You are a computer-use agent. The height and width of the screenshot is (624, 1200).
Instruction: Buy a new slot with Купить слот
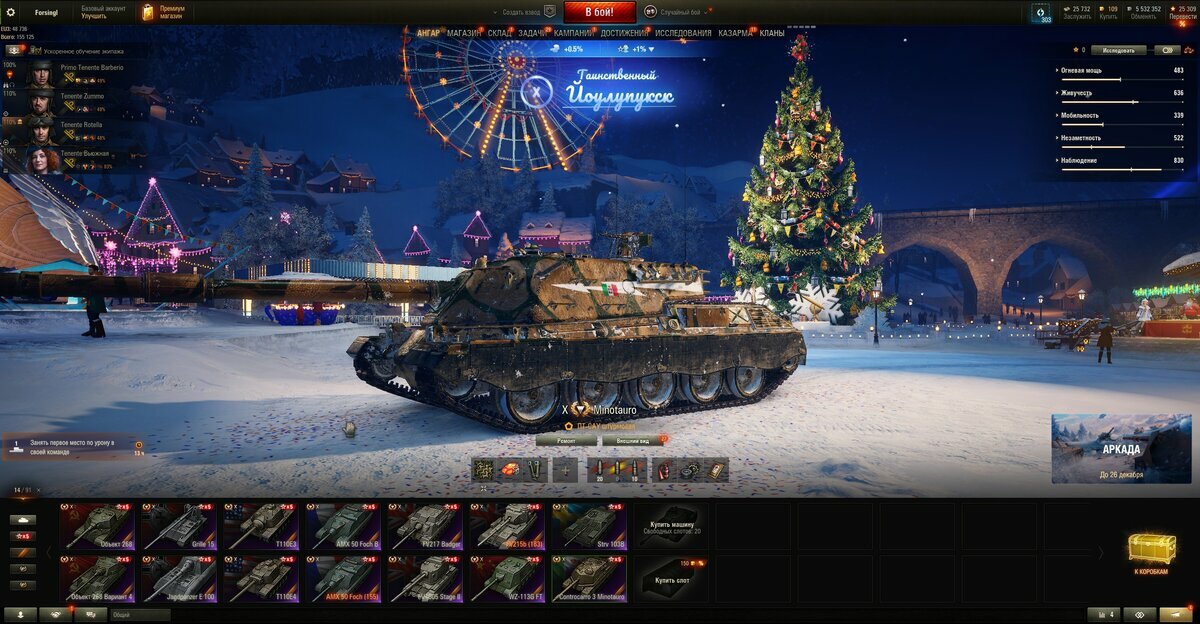(x=671, y=578)
